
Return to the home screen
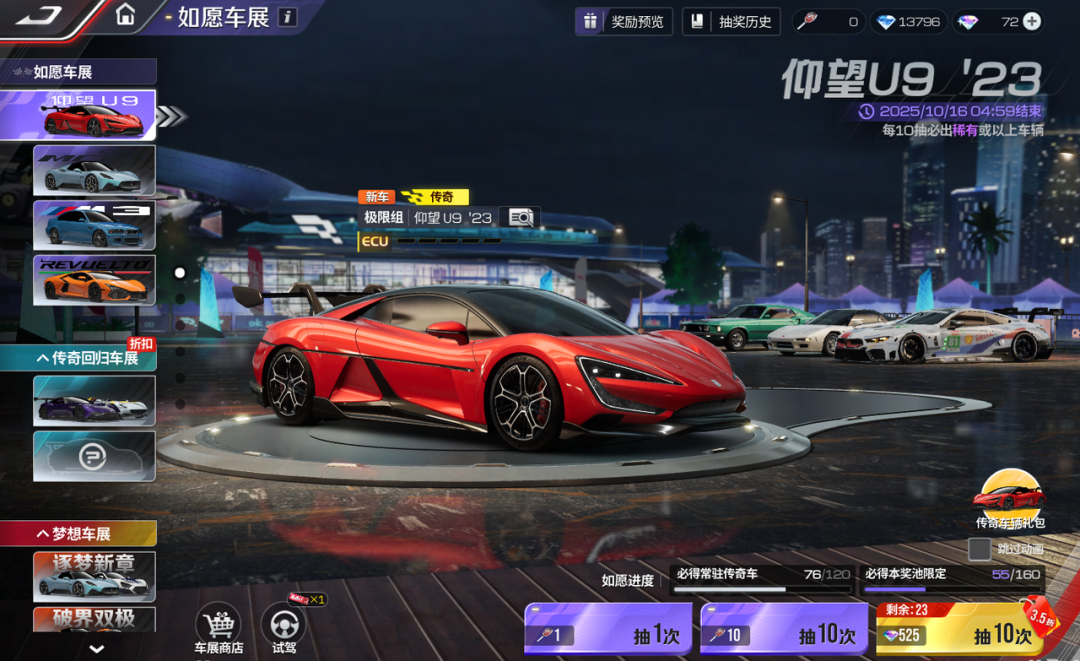tap(125, 15)
